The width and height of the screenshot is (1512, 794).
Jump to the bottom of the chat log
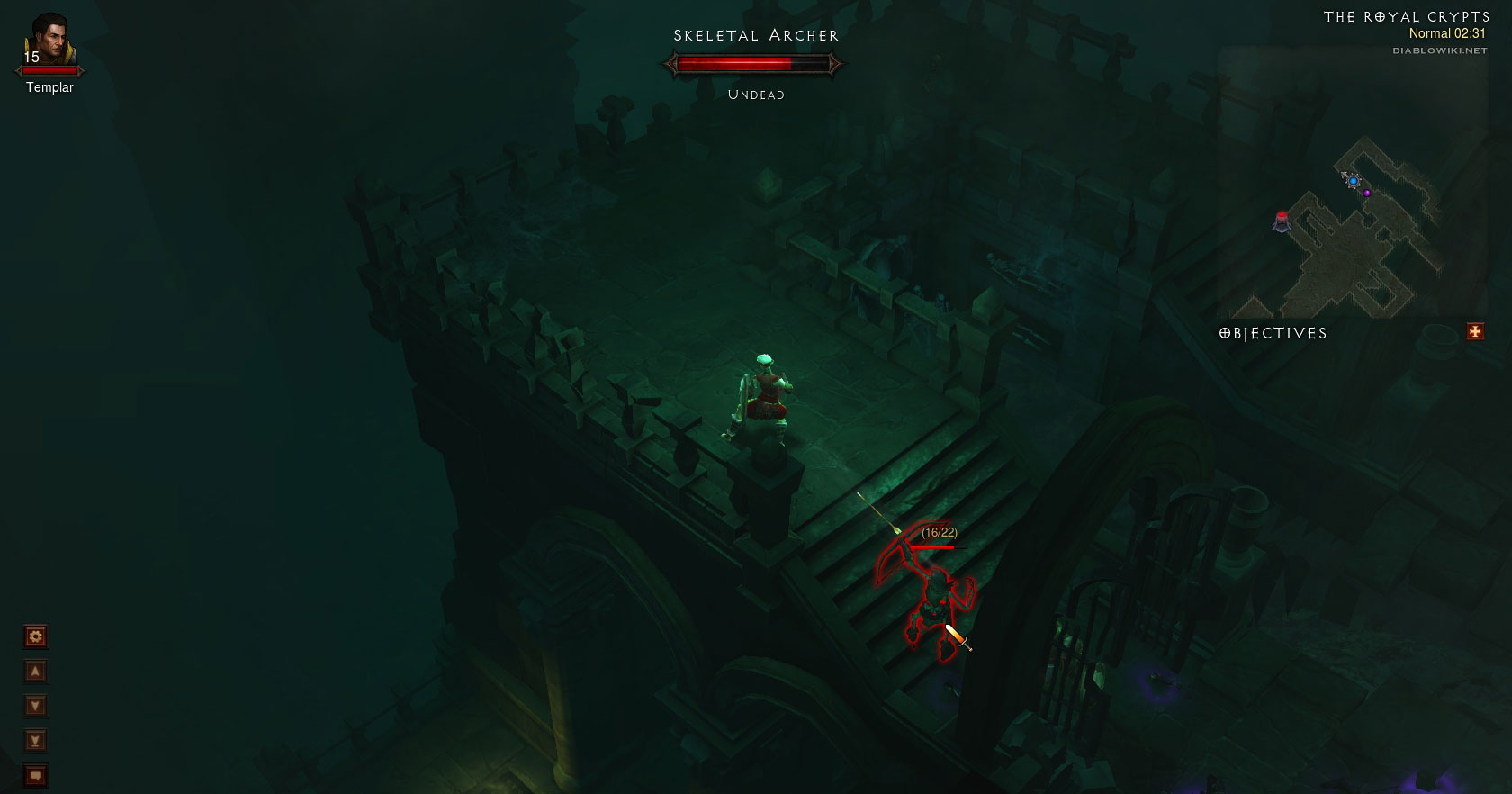[36, 741]
